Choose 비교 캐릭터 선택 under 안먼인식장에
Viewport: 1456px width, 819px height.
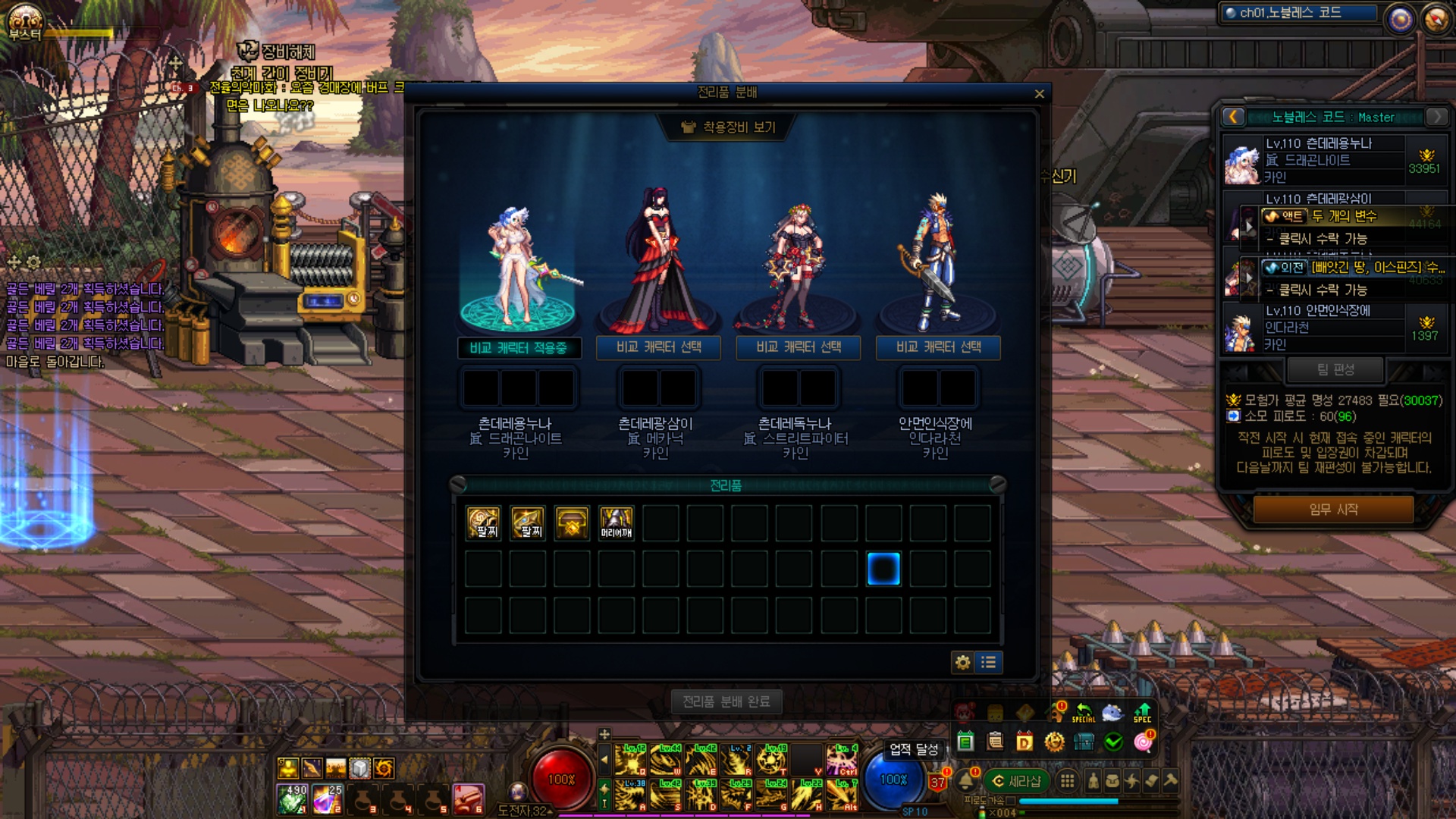pos(938,347)
